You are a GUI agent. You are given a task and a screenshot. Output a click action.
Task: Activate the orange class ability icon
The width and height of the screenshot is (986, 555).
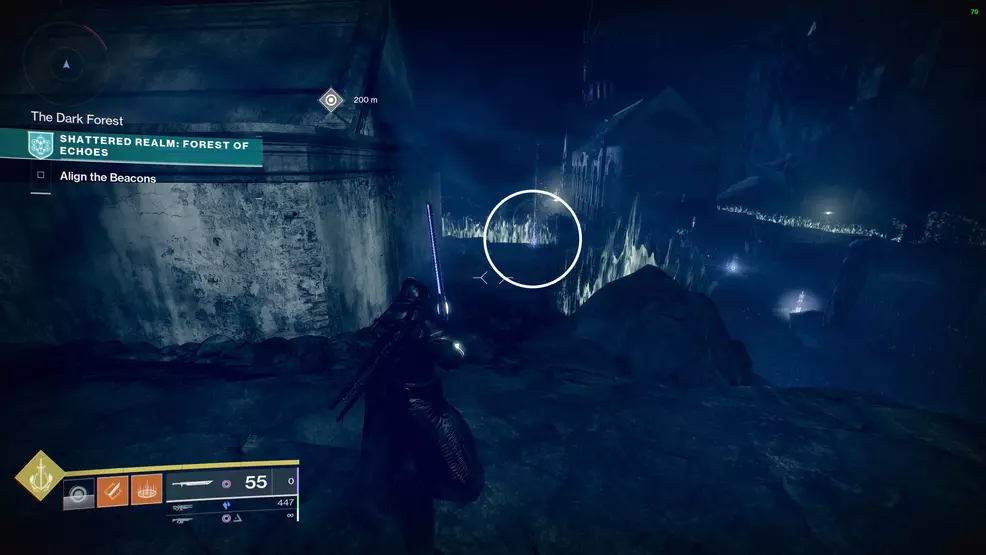pyautogui.click(x=146, y=491)
